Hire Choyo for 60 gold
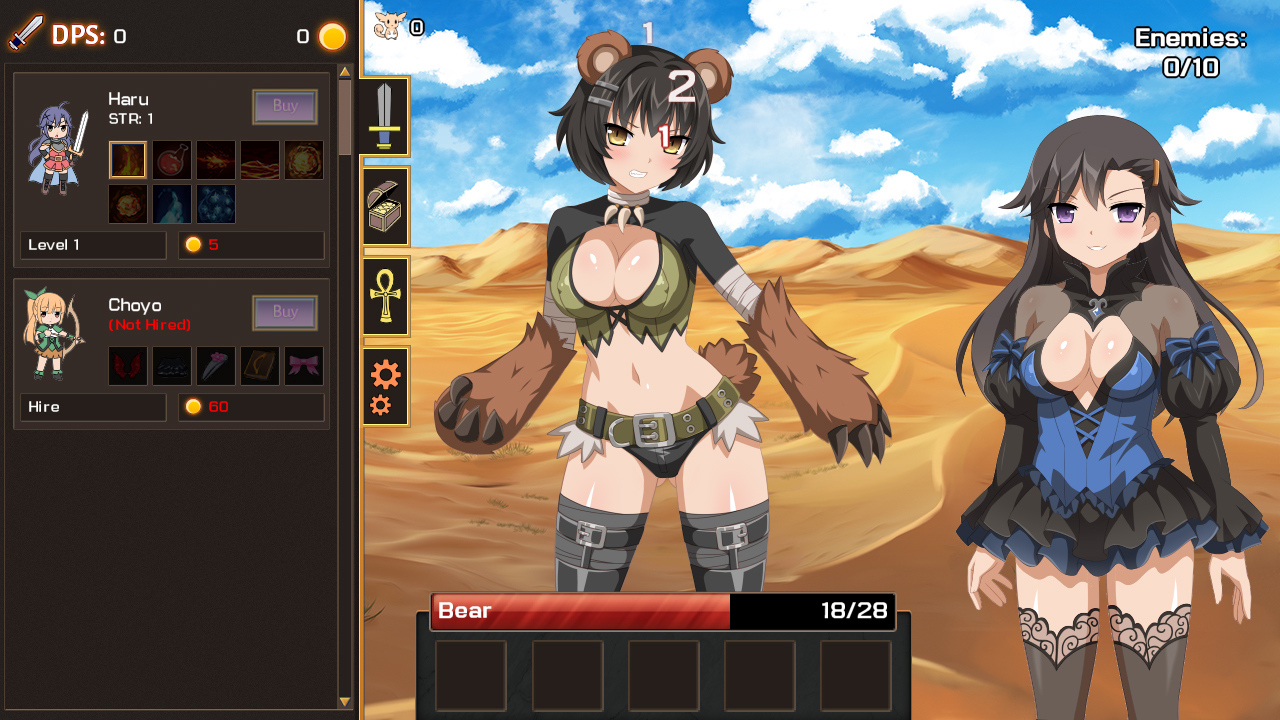1280x720 pixels. [92, 407]
